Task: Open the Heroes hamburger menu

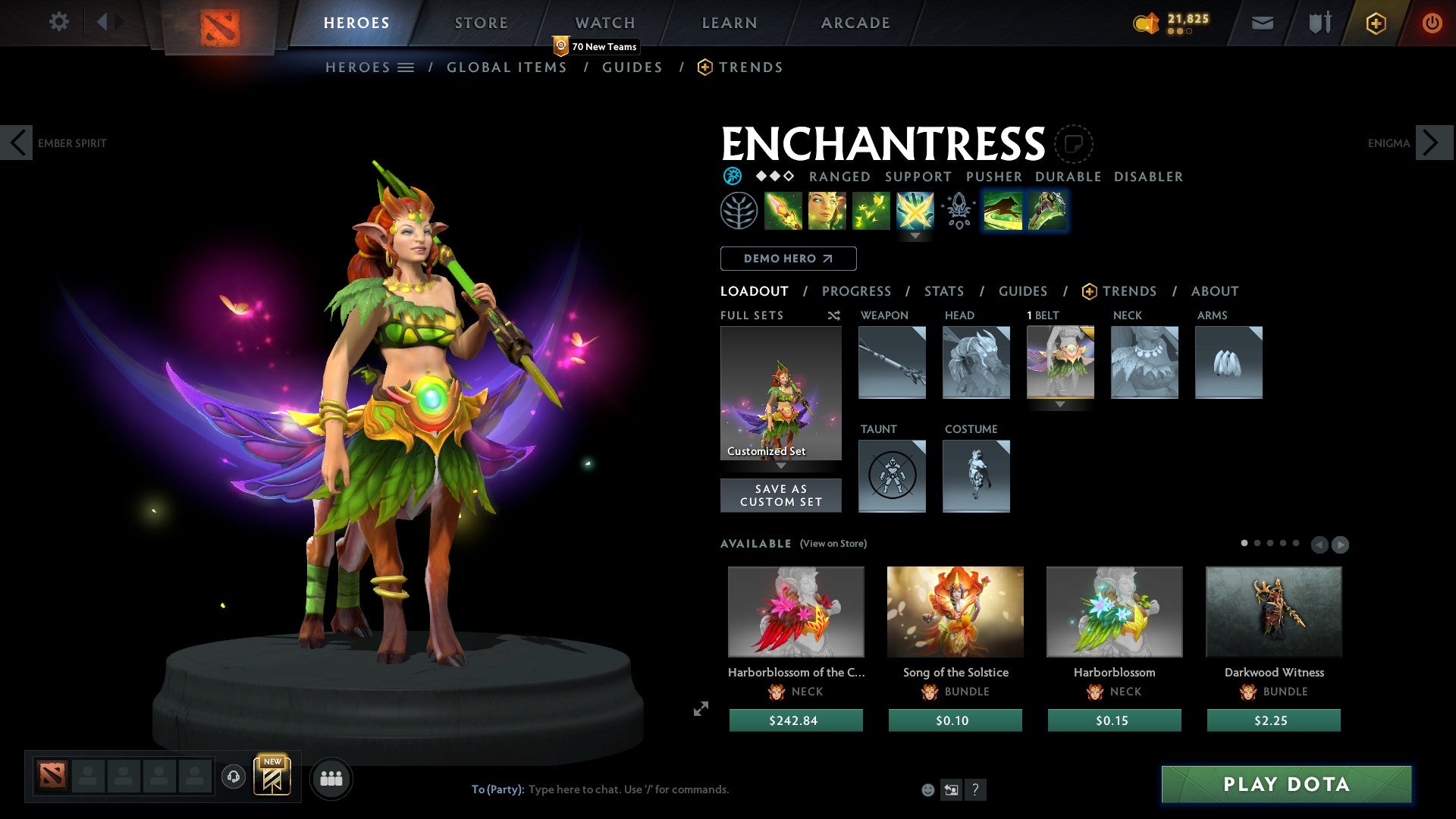Action: 405,67
